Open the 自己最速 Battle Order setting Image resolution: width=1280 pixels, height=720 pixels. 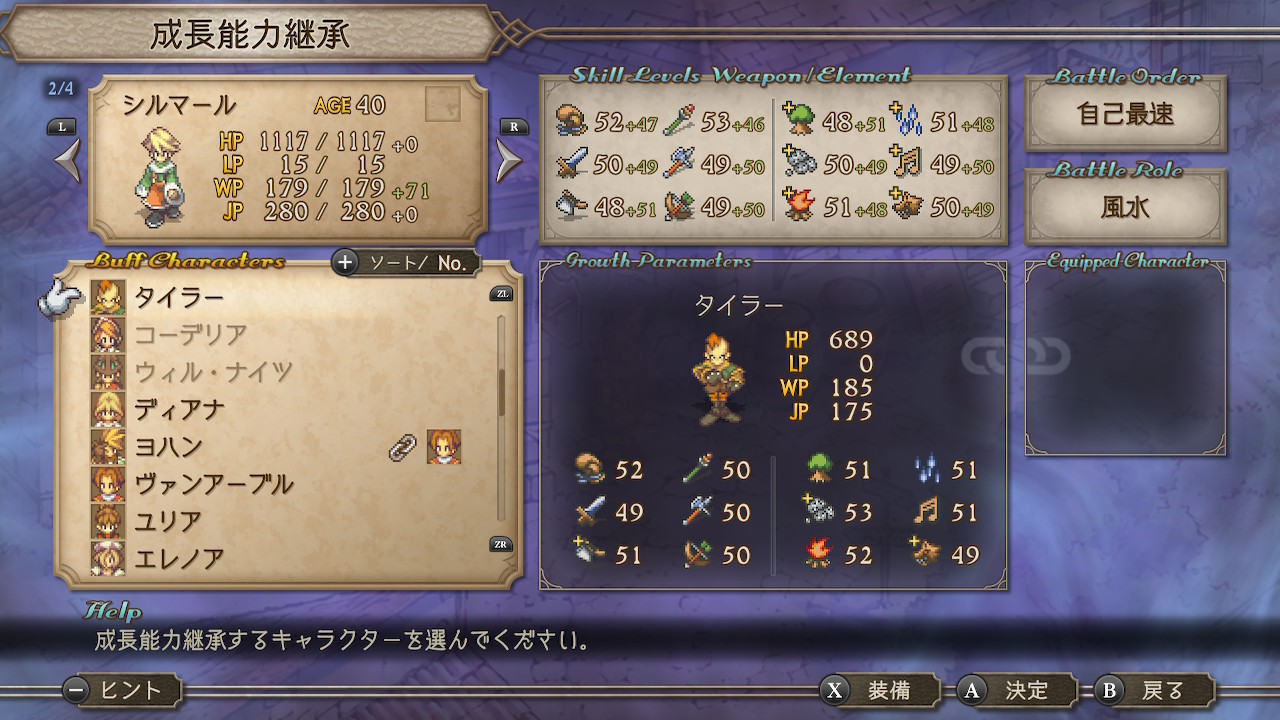[1125, 113]
